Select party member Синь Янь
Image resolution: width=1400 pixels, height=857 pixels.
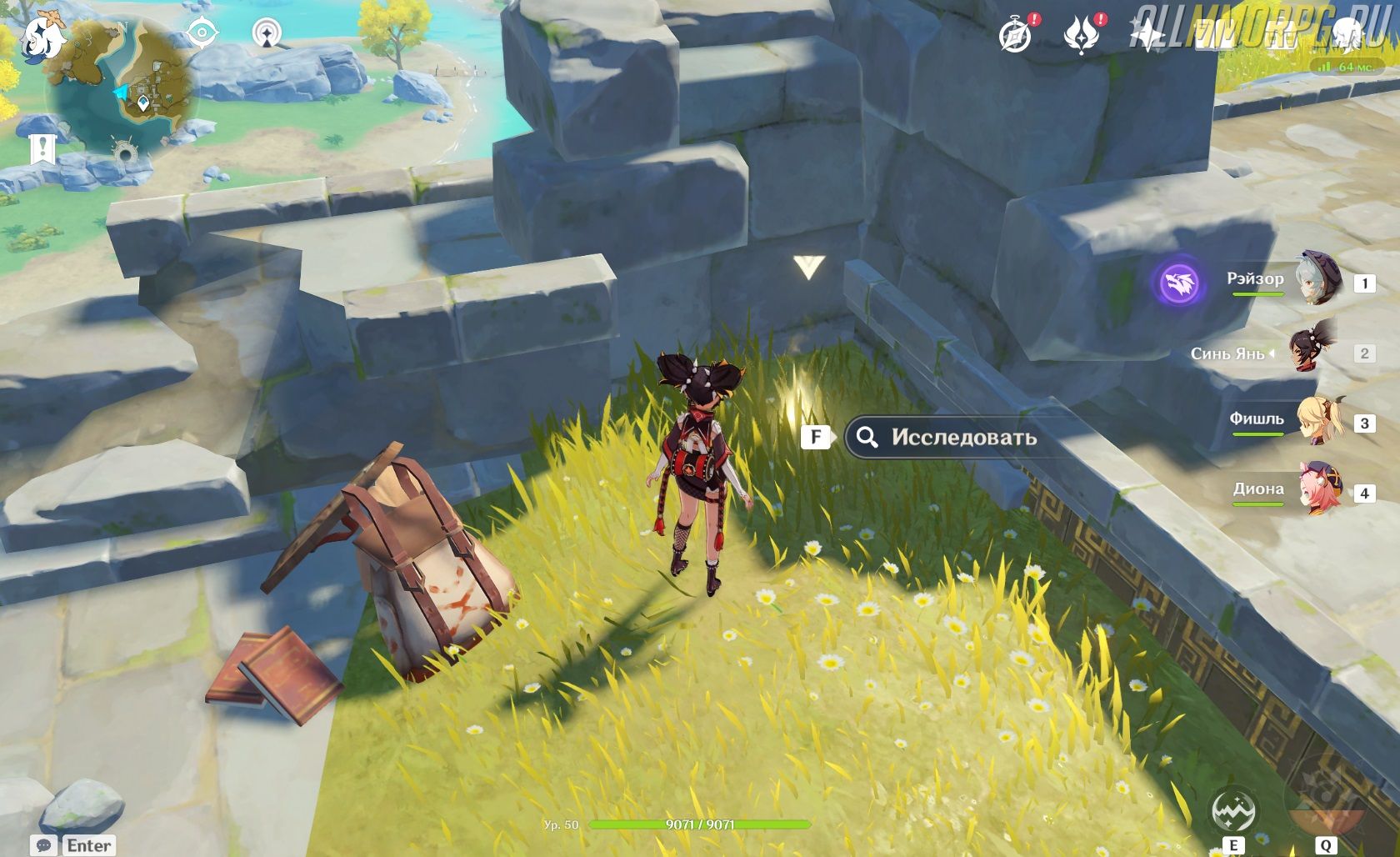(x=1312, y=351)
